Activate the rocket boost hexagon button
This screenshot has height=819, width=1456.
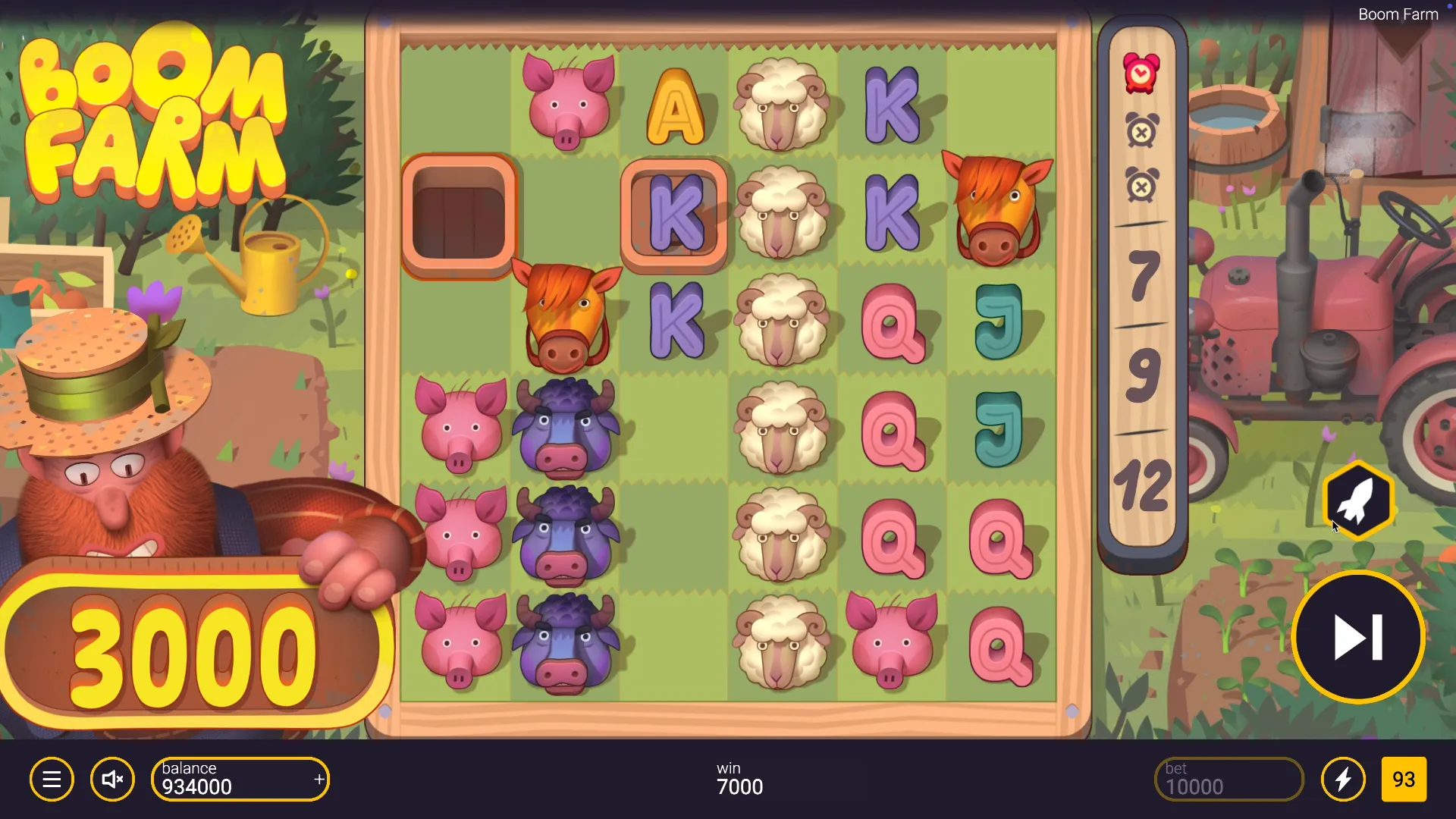pyautogui.click(x=1358, y=500)
